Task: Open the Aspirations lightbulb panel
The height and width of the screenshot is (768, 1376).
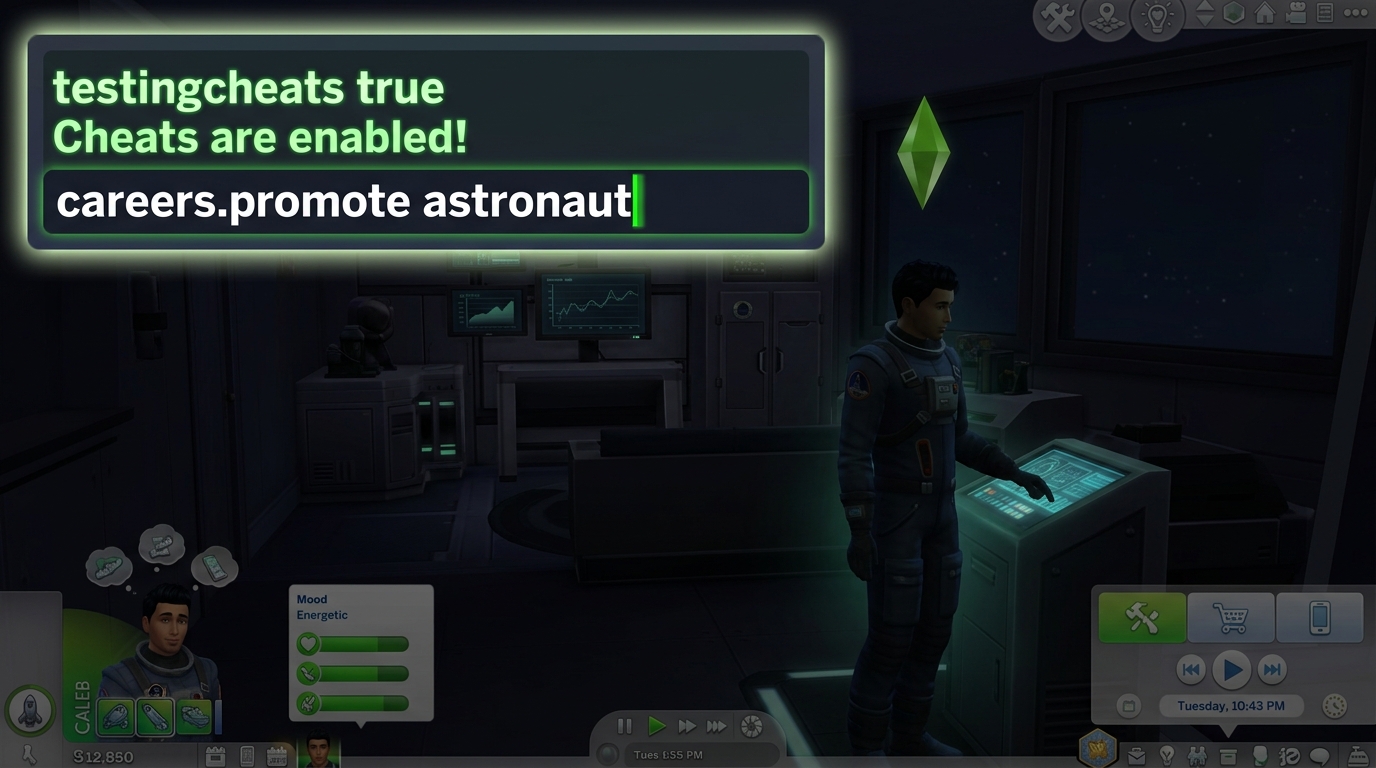Action: 1168,756
